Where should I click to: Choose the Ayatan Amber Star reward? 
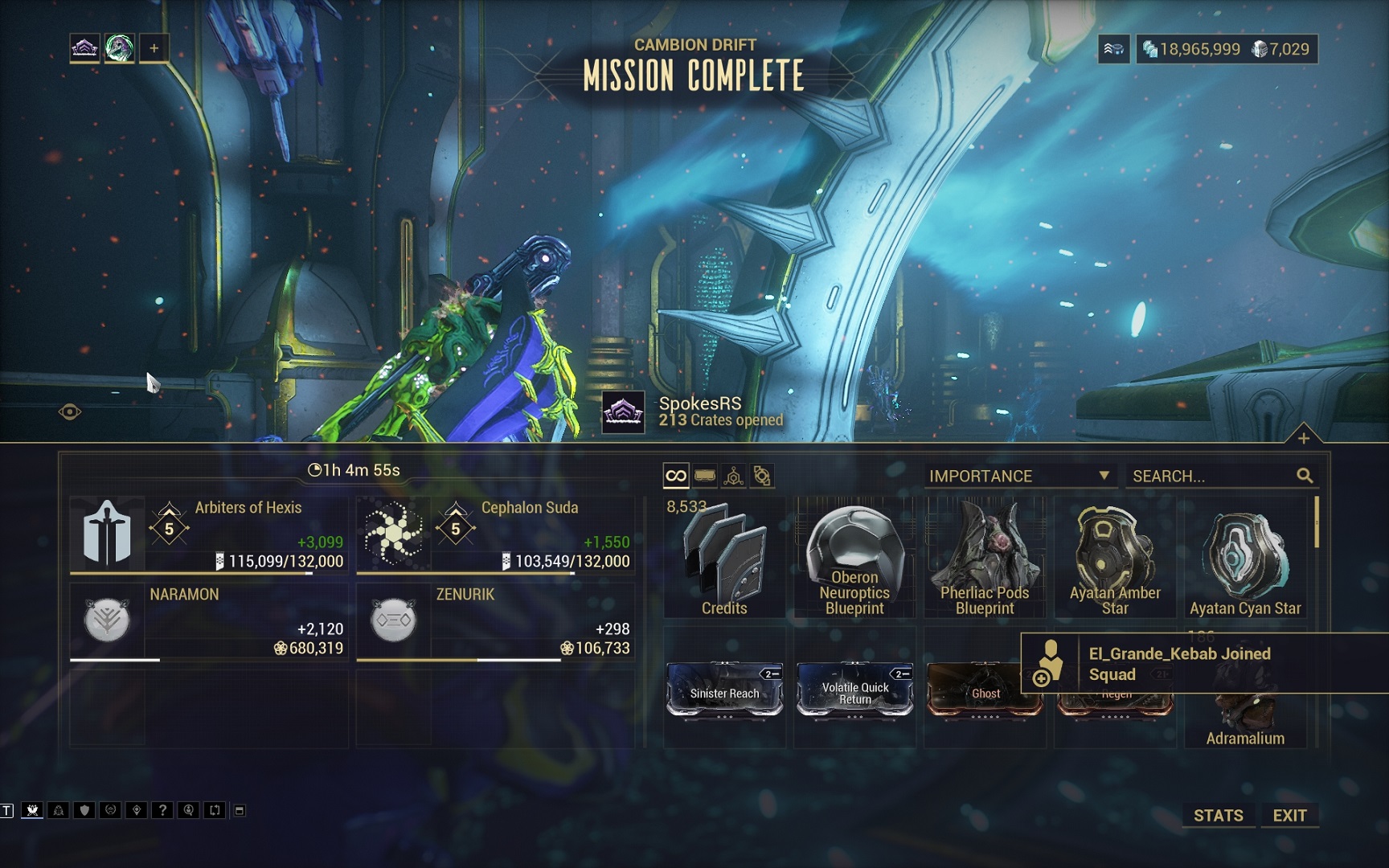pos(1115,558)
